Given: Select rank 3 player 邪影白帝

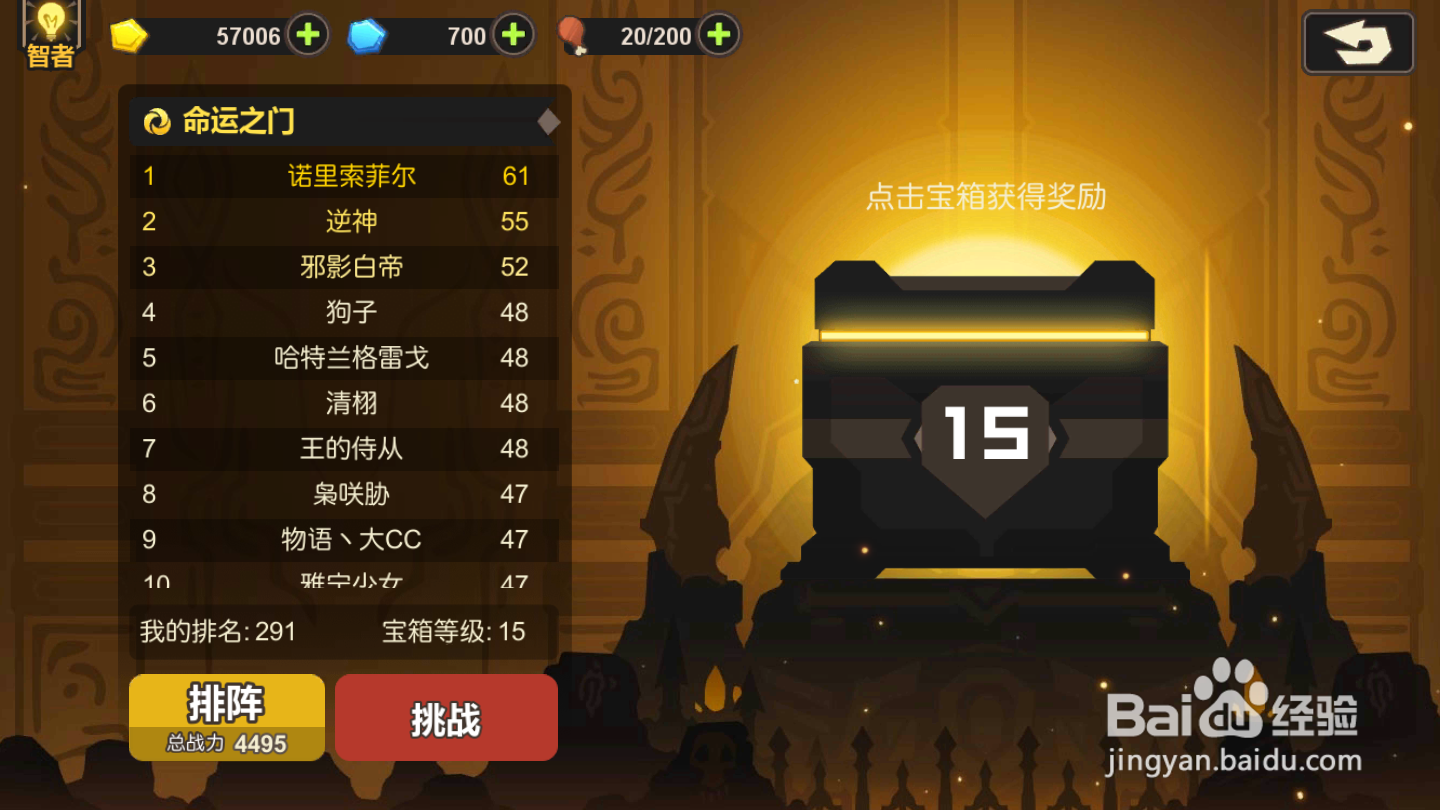Looking at the screenshot, I should 345,267.
